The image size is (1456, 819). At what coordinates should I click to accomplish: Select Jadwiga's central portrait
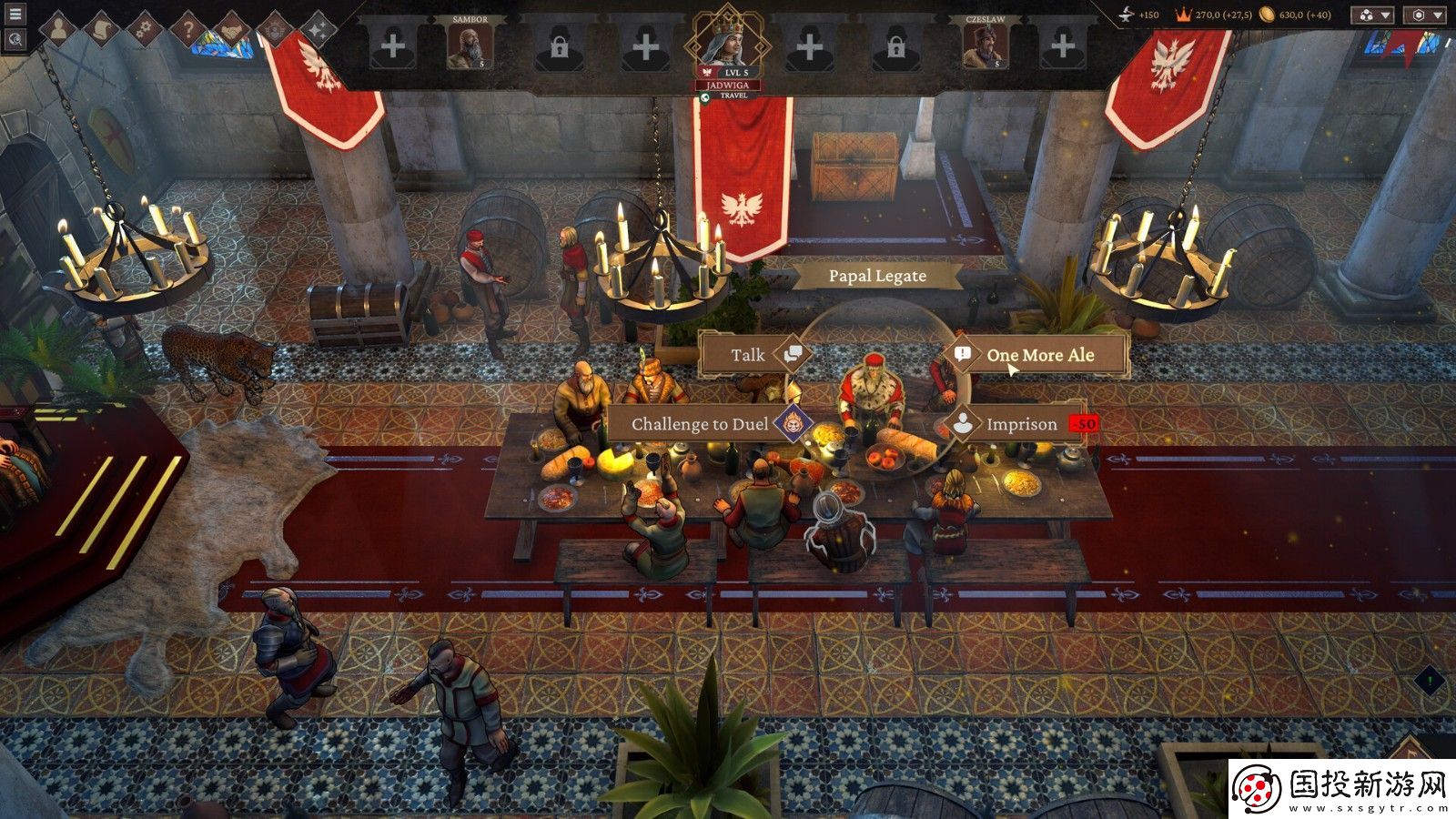[725, 41]
